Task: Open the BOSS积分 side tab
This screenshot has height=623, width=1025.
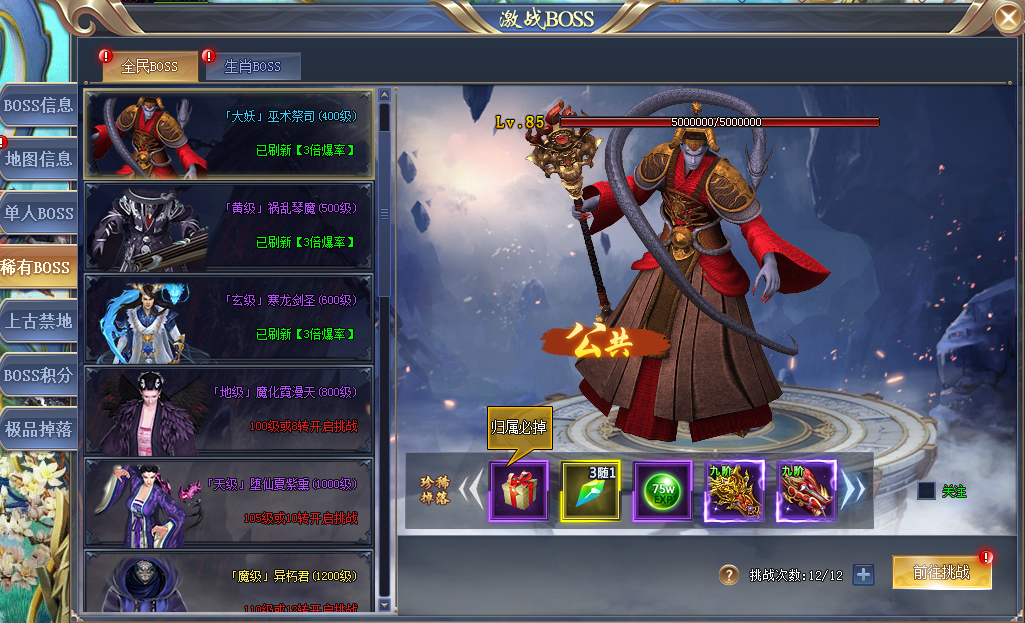Action: coord(38,375)
